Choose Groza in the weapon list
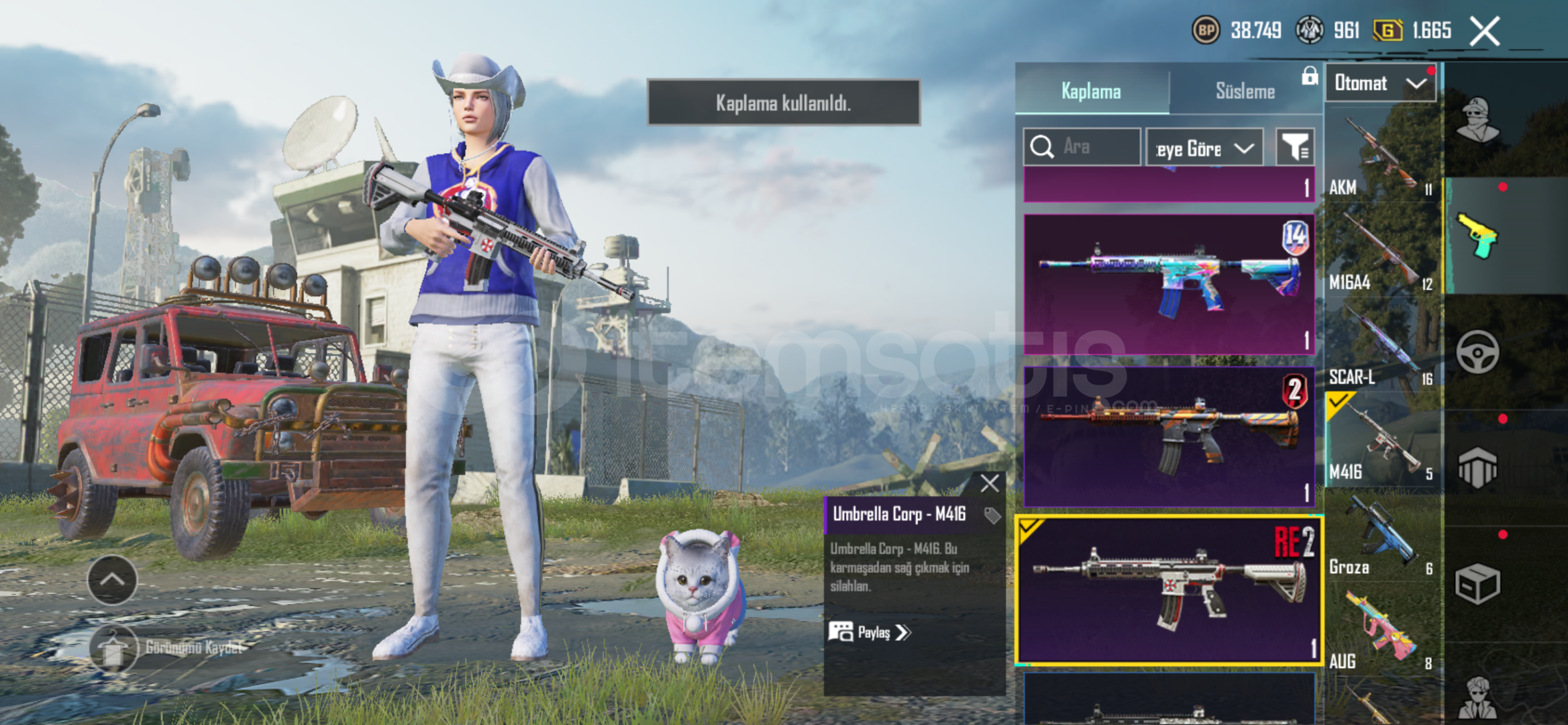This screenshot has width=1568, height=725. [1382, 537]
